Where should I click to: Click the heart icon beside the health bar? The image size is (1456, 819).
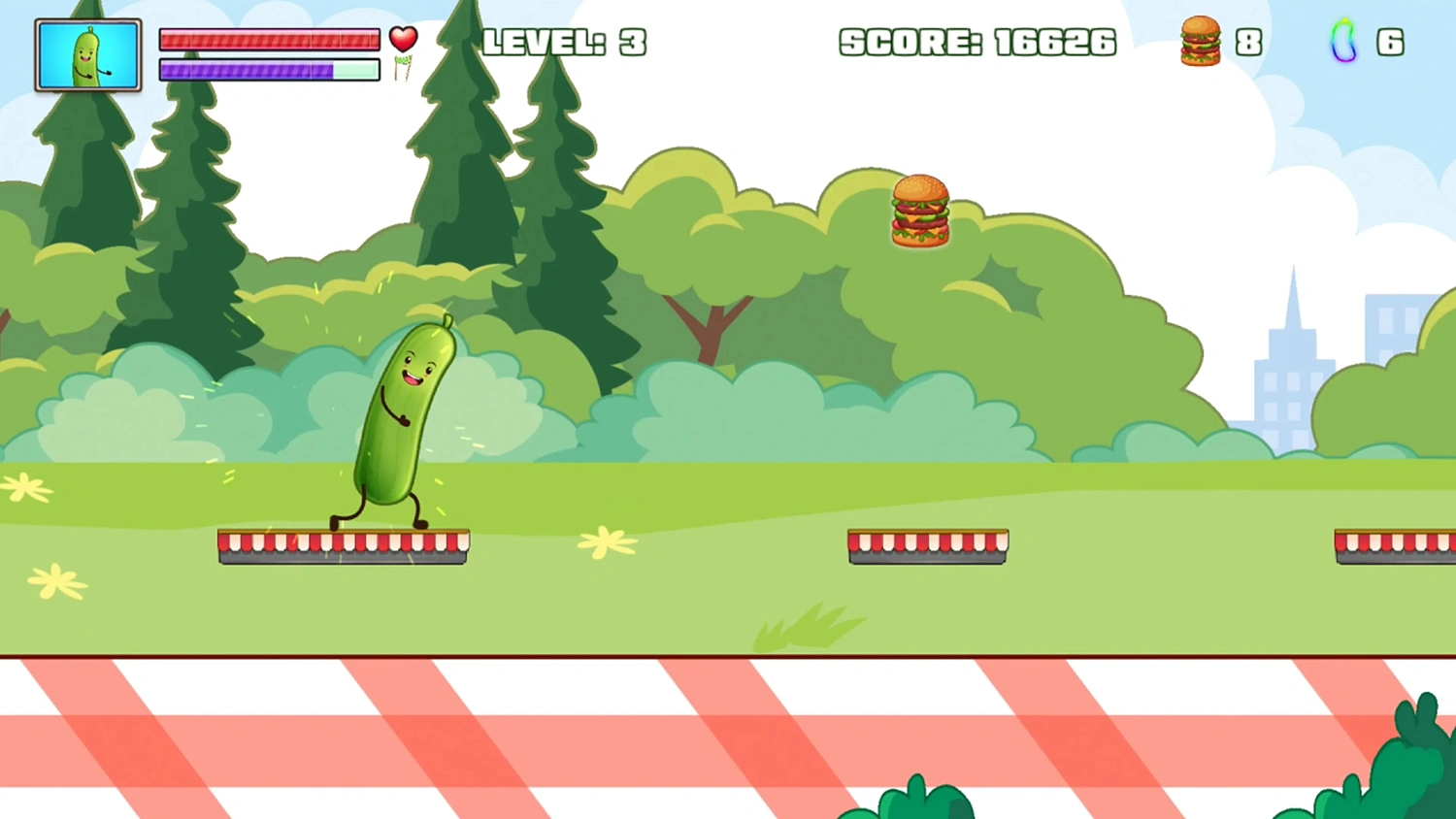click(403, 41)
